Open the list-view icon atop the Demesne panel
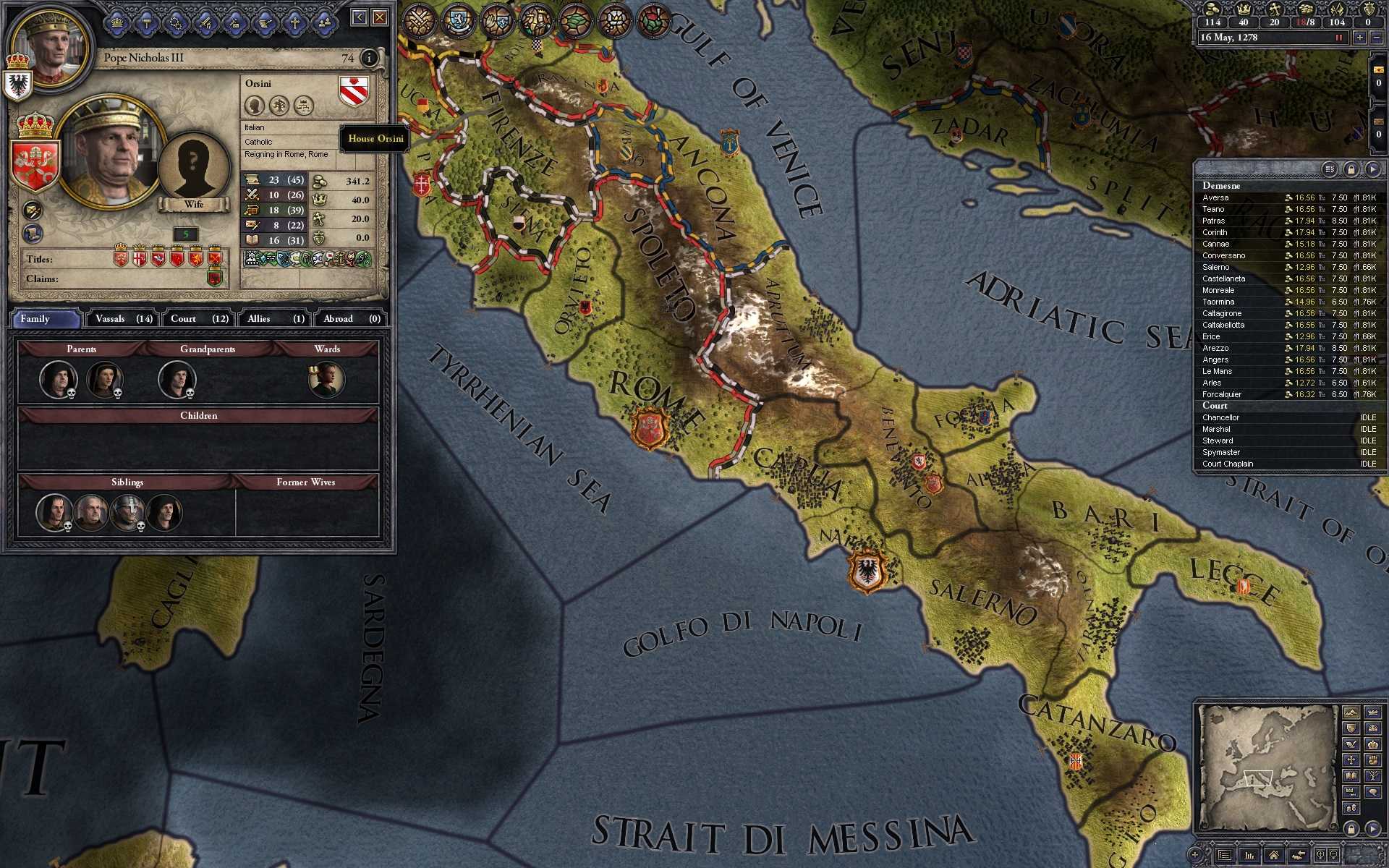The image size is (1389, 868). (1330, 168)
